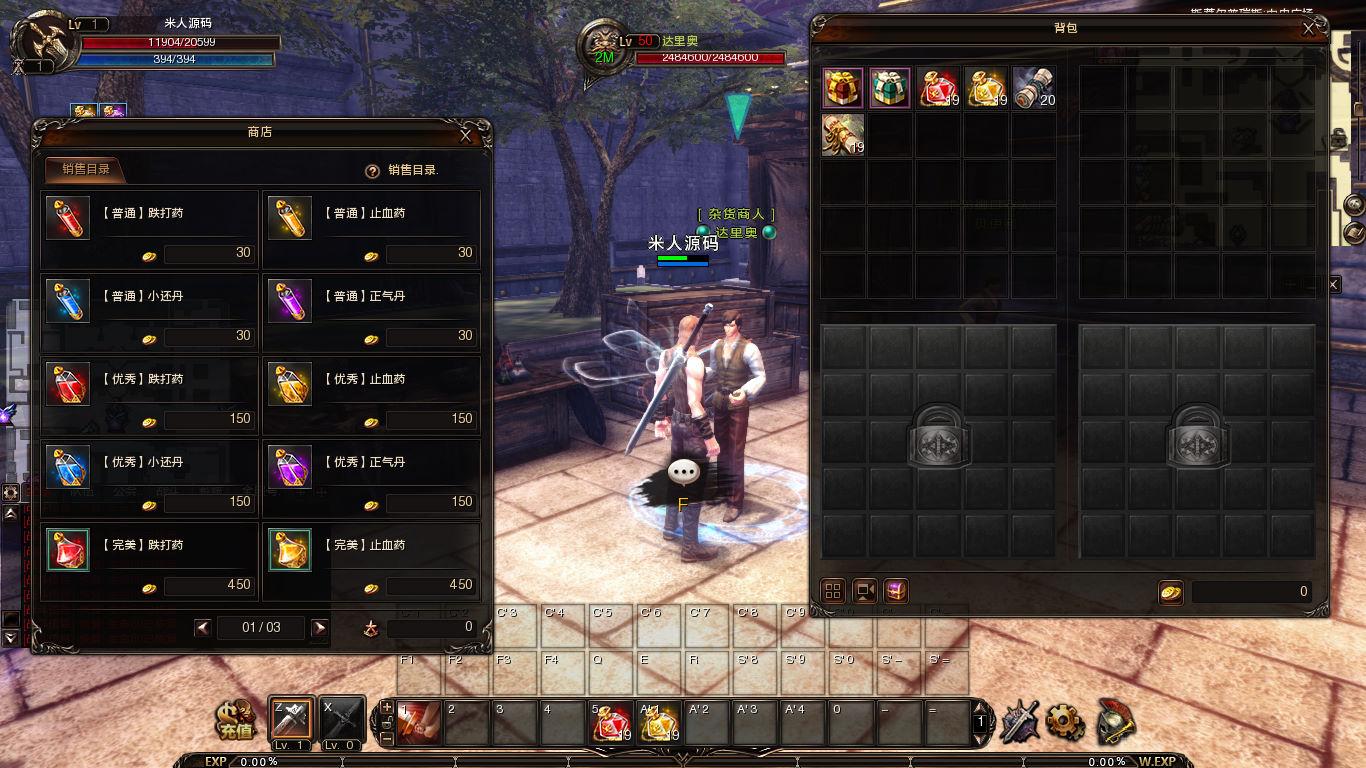Viewport: 1366px width, 768px height.
Task: Select the 【完美】跌打药 shop item
Action: (x=68, y=550)
